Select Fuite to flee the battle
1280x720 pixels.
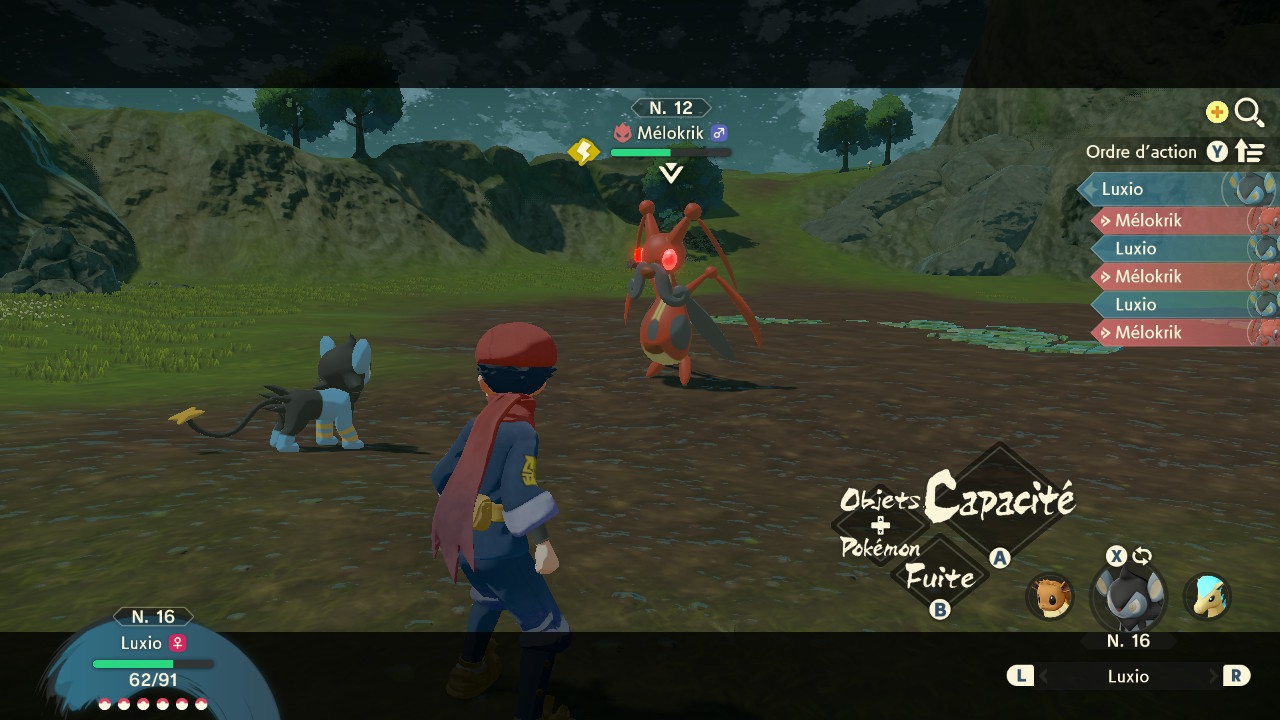939,577
